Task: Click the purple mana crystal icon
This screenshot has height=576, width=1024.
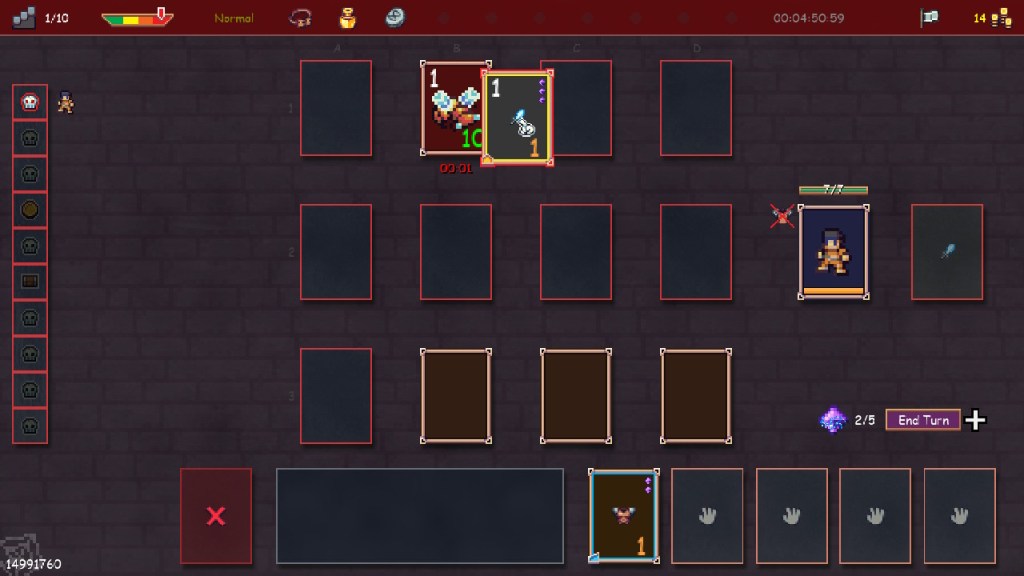Action: click(832, 420)
